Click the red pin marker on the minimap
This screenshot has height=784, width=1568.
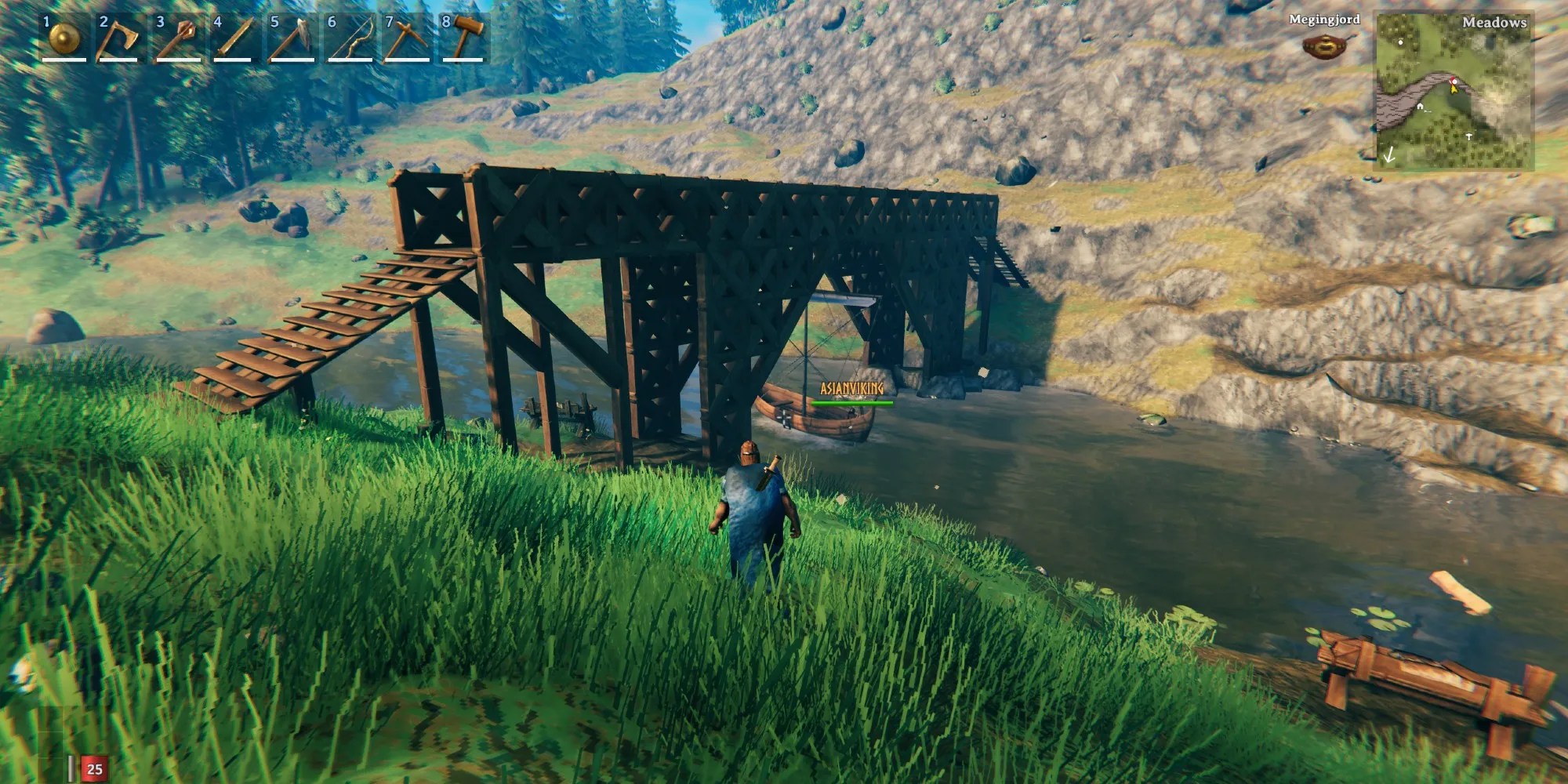(x=1452, y=80)
